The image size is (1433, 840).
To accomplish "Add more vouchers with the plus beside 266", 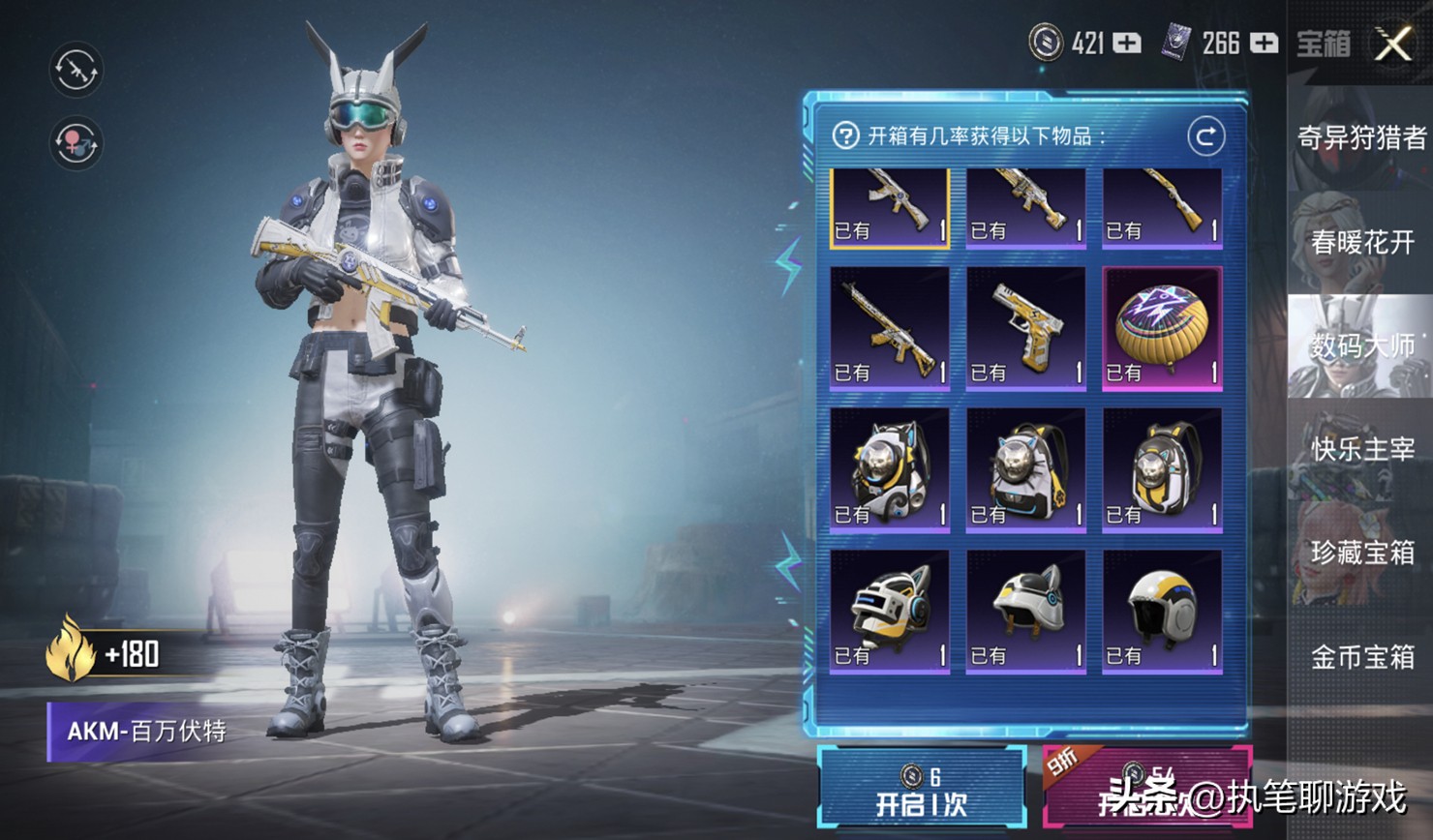I will tap(1264, 44).
